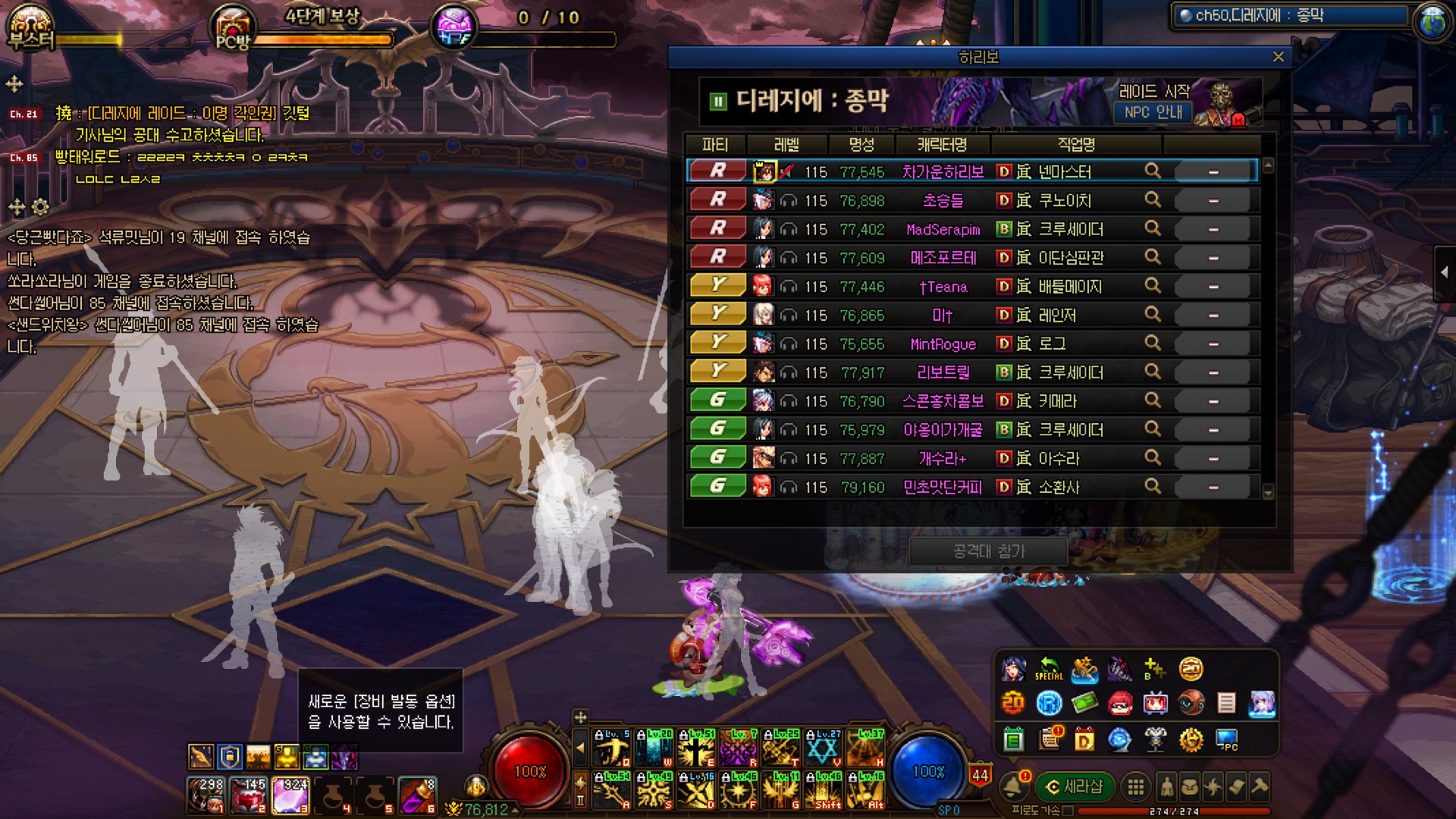Open the nine-dot grid menu button
The image size is (1456, 819).
coord(1135,787)
